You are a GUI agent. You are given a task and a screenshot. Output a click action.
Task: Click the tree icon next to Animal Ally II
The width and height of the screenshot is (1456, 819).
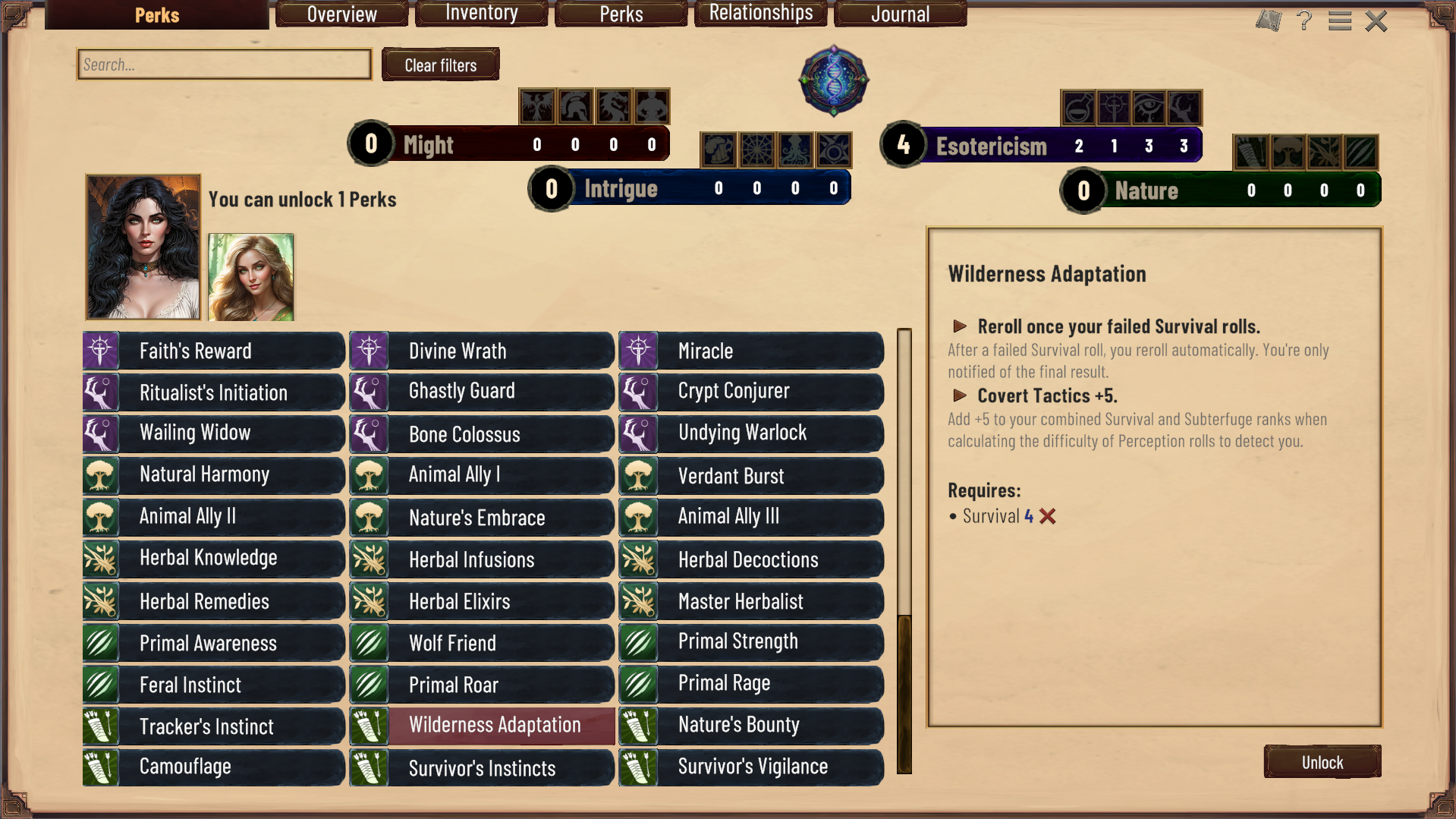(x=100, y=517)
